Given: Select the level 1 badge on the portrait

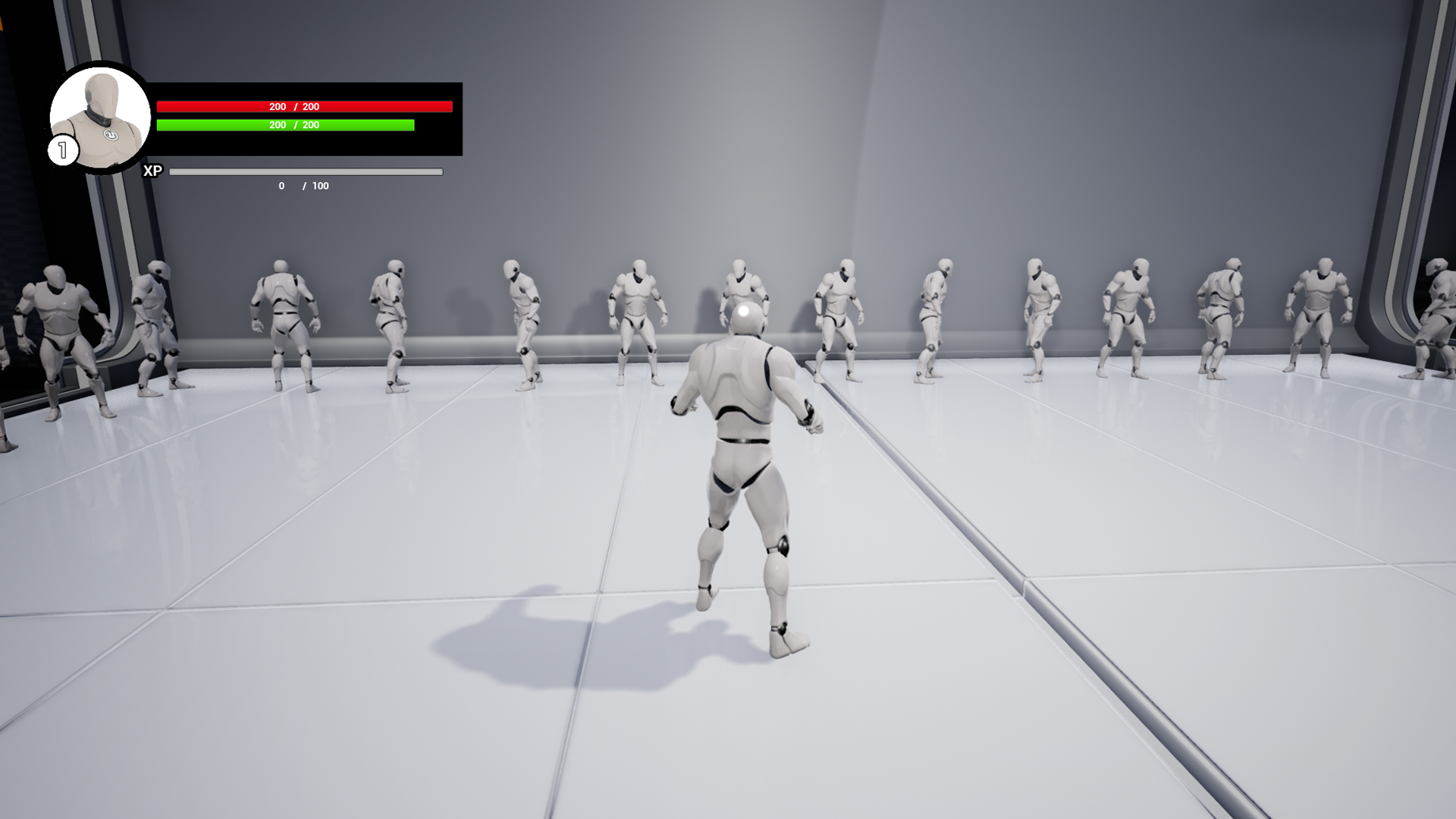Looking at the screenshot, I should tap(62, 149).
